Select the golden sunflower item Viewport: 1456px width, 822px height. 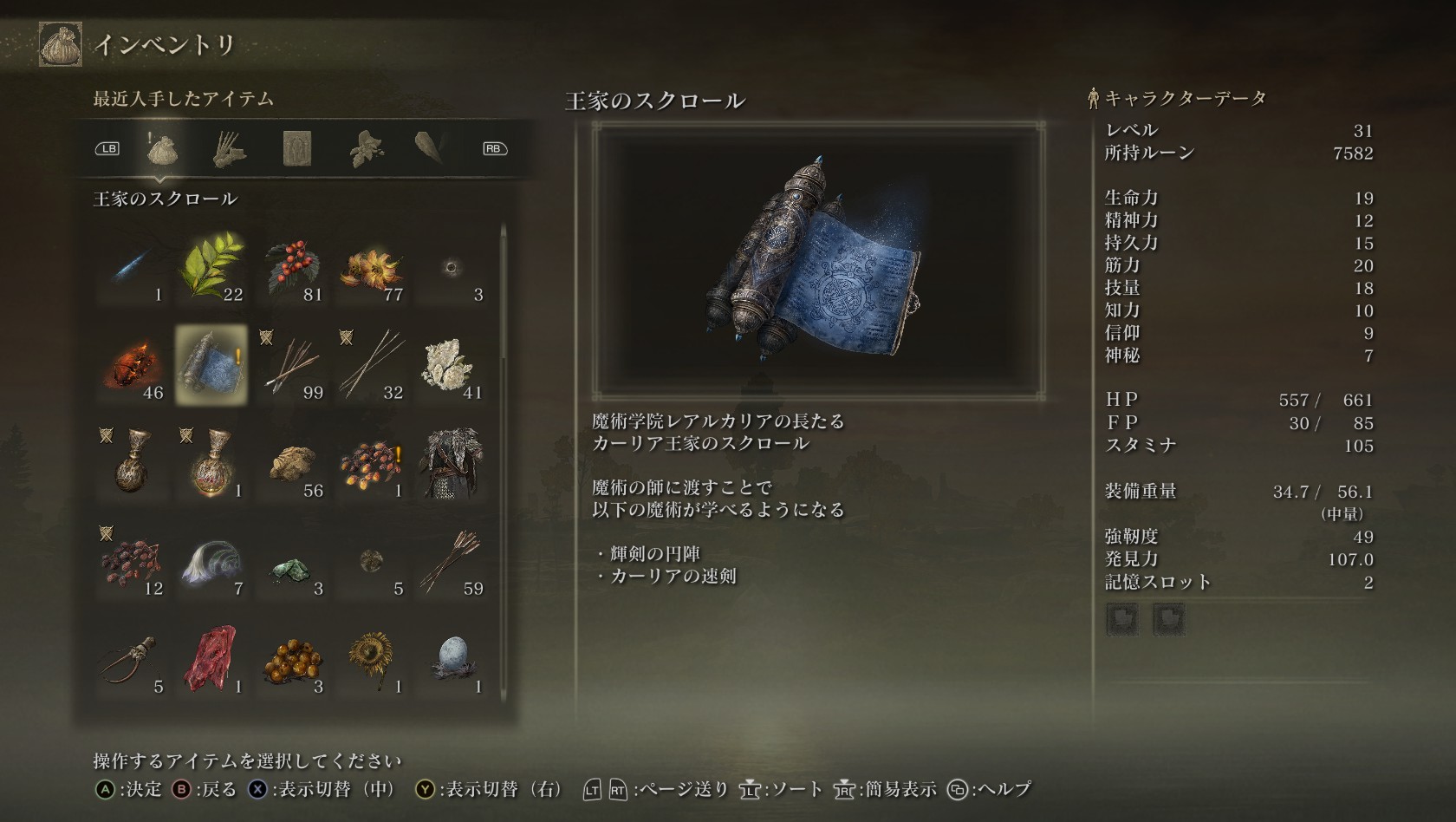(372, 659)
